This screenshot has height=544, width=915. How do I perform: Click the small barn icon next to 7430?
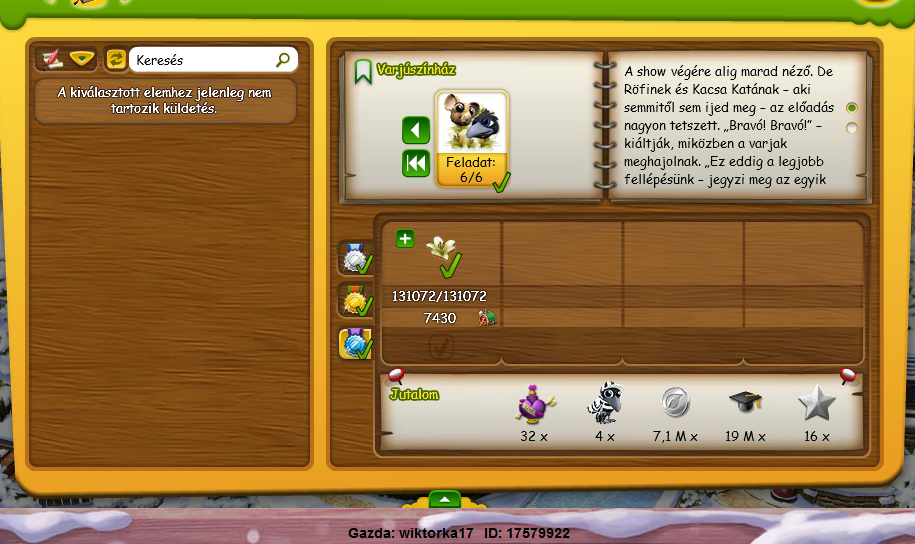coord(487,318)
